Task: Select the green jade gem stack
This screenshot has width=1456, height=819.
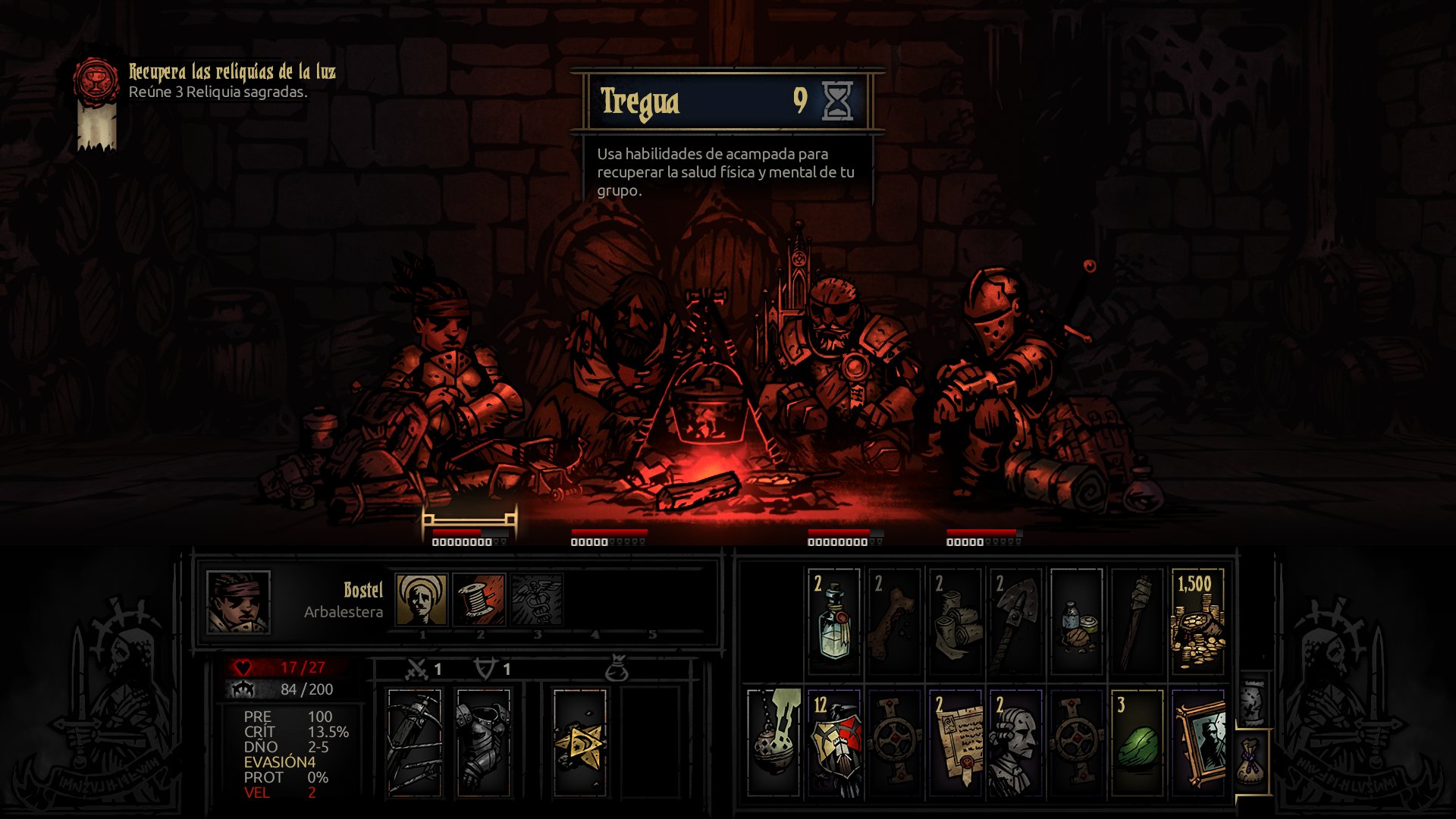Action: tap(1137, 742)
